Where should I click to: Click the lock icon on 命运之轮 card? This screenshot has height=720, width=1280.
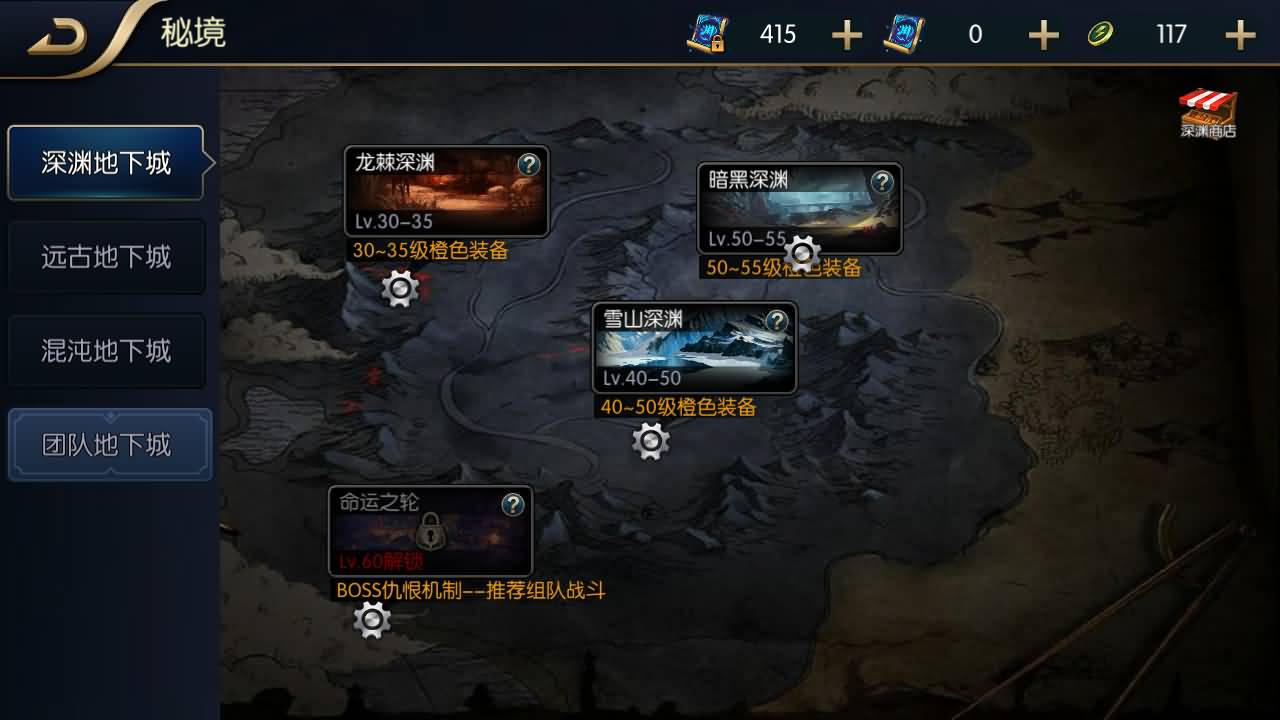tap(430, 533)
